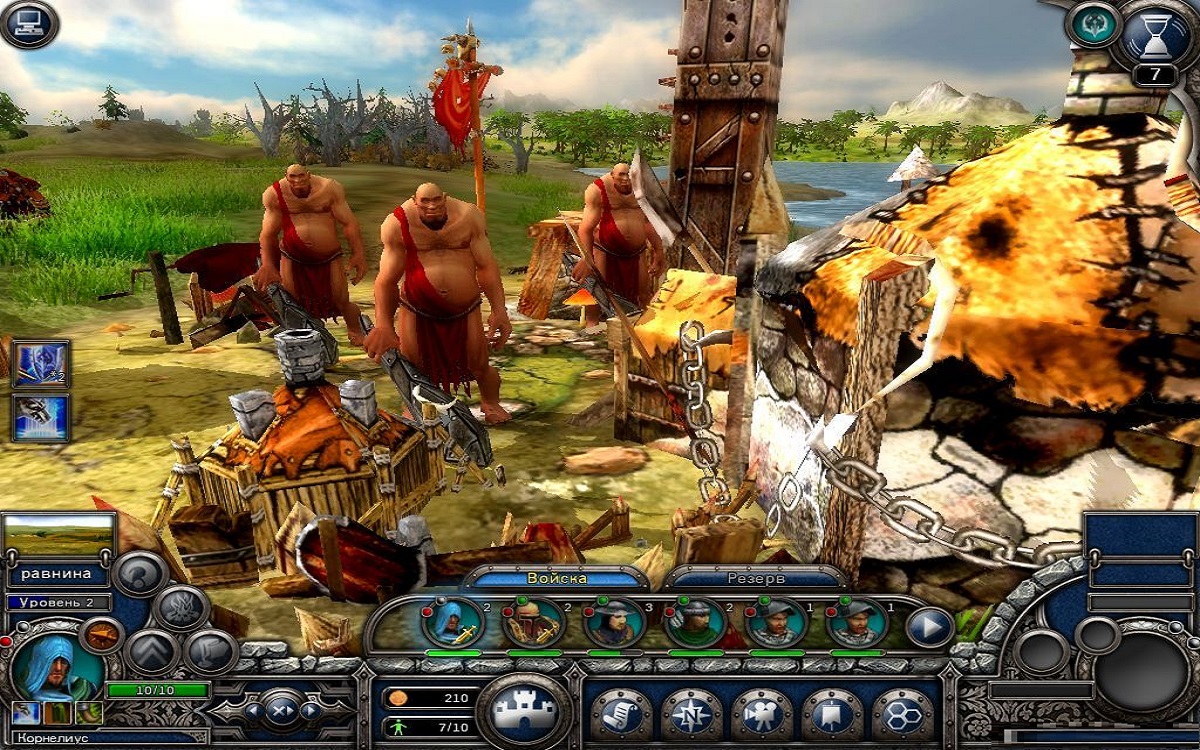Image resolution: width=1200 pixels, height=750 pixels.
Task: Switch to the Резерв tab
Action: 756,579
